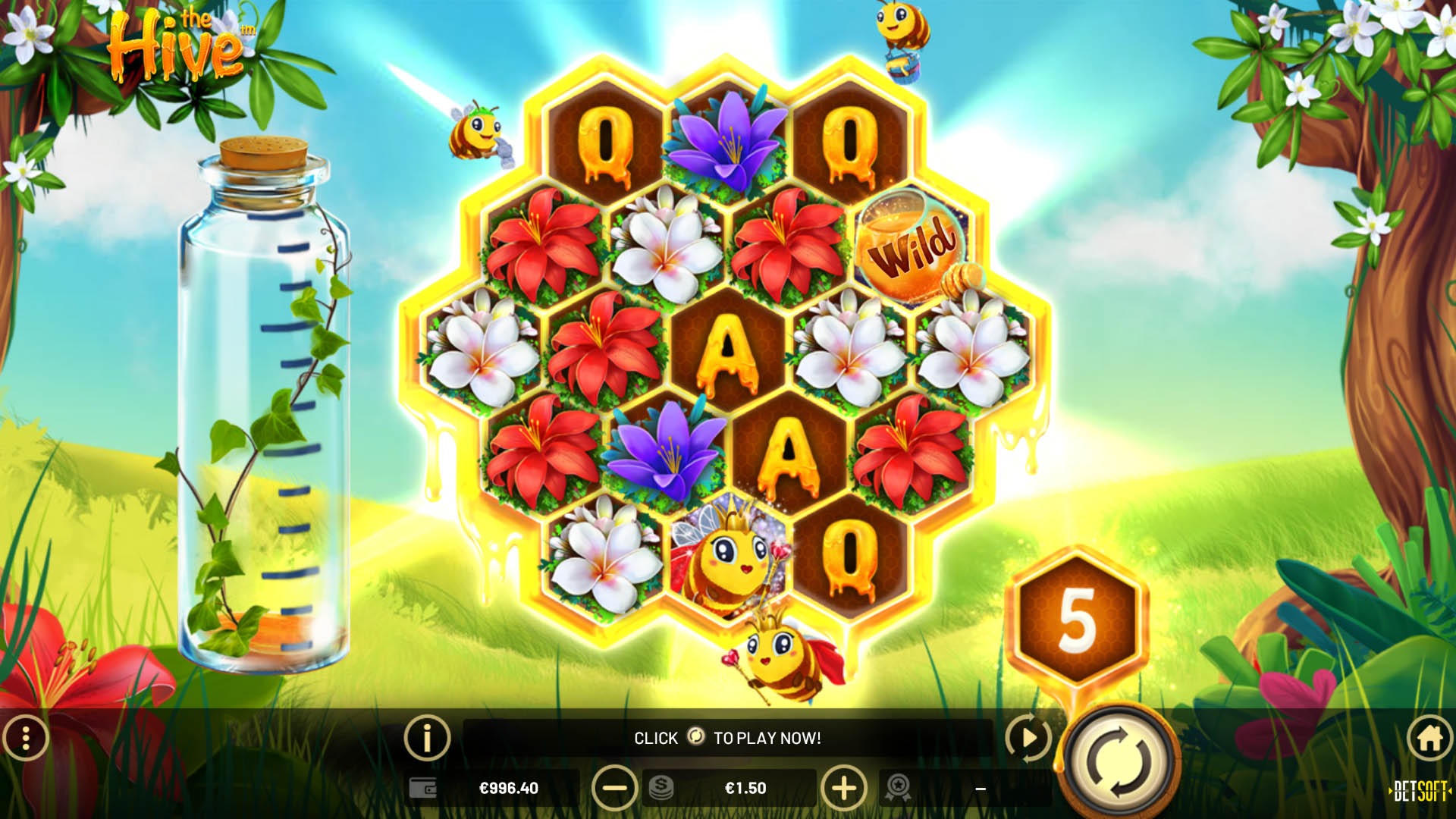Select the win rosette icon next to the dash
Image resolution: width=1456 pixels, height=819 pixels.
899,787
